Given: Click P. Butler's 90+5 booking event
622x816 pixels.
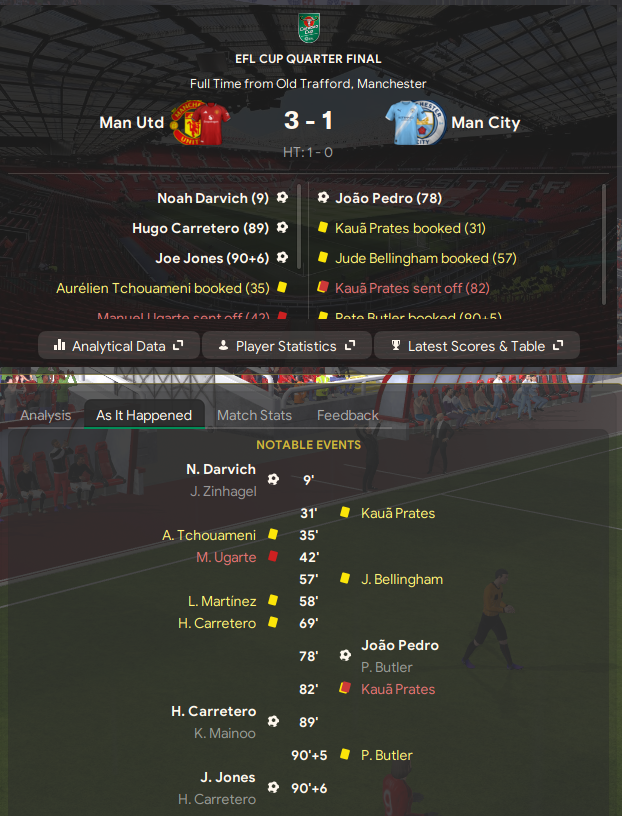Looking at the screenshot, I should pos(385,755).
